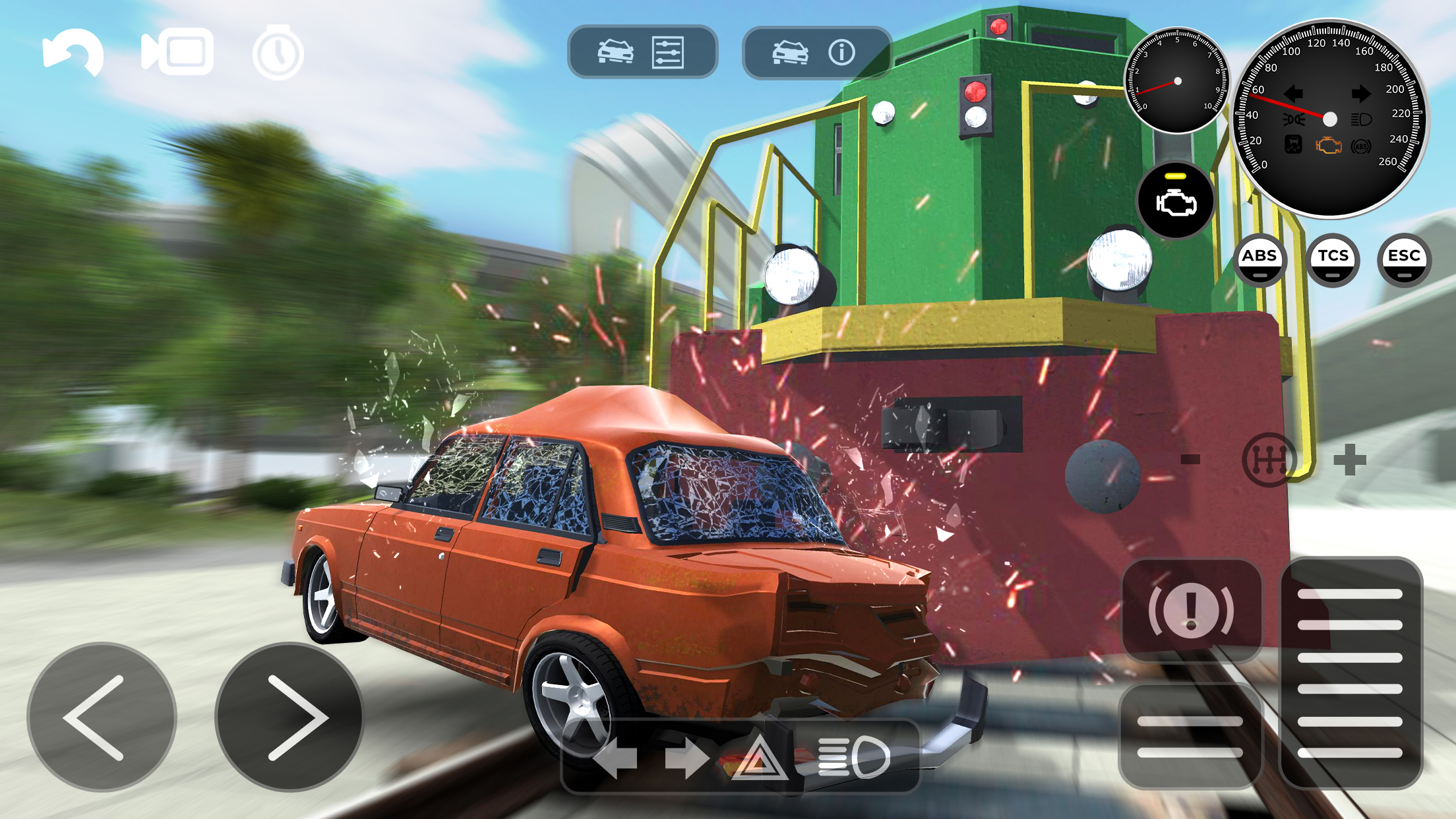Tap the undo arrow to reset the crash
This screenshot has height=819, width=1456.
74,53
